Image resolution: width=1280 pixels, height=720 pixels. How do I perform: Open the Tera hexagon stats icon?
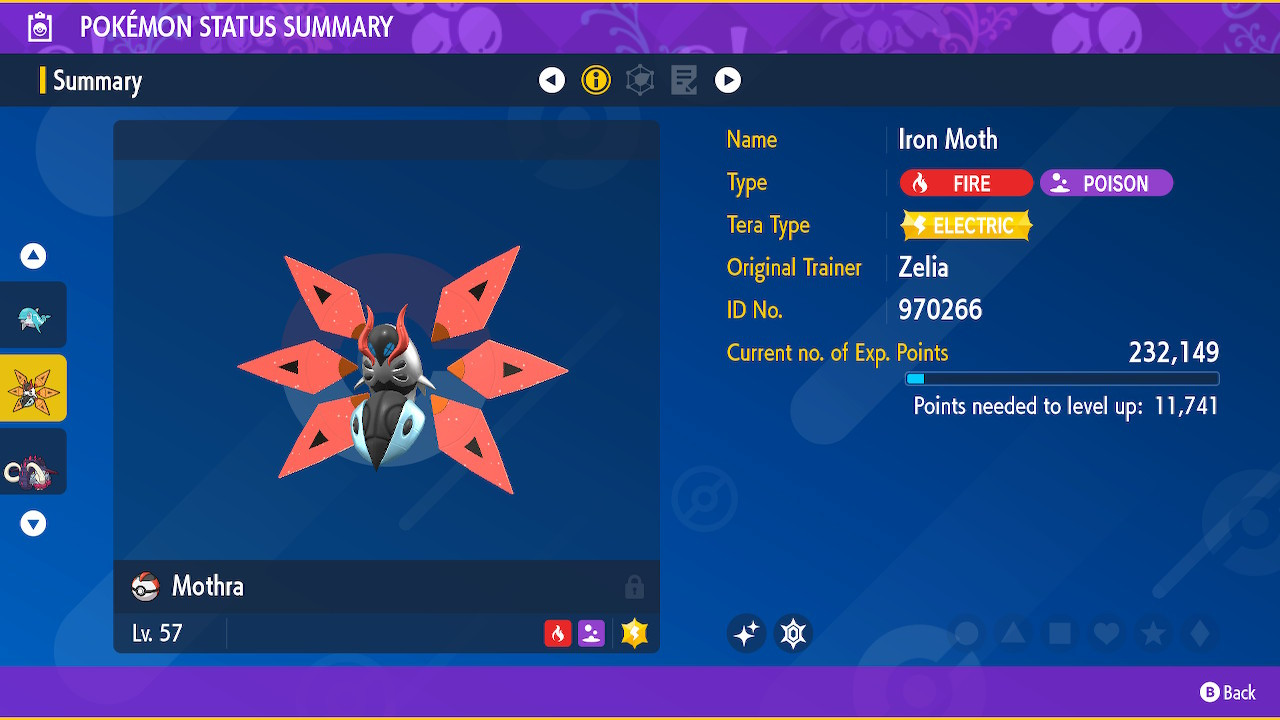(640, 80)
